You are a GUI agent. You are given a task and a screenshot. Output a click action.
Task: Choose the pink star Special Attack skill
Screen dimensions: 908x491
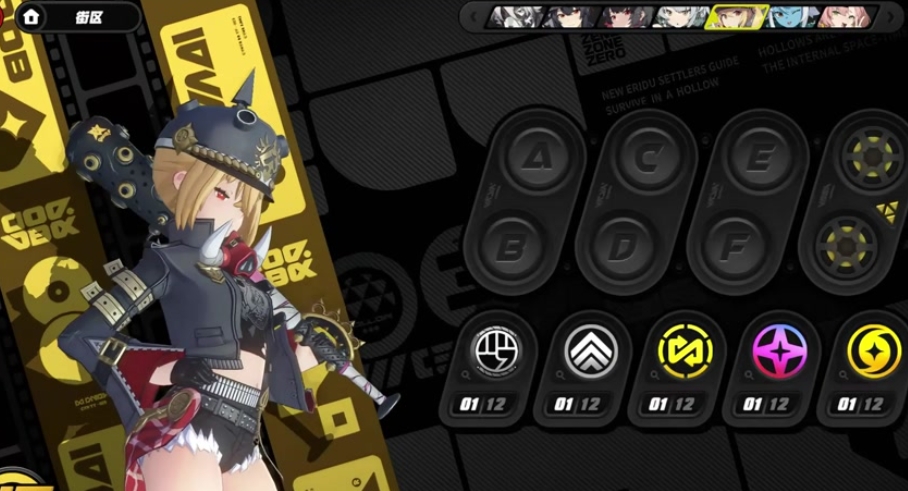(780, 351)
